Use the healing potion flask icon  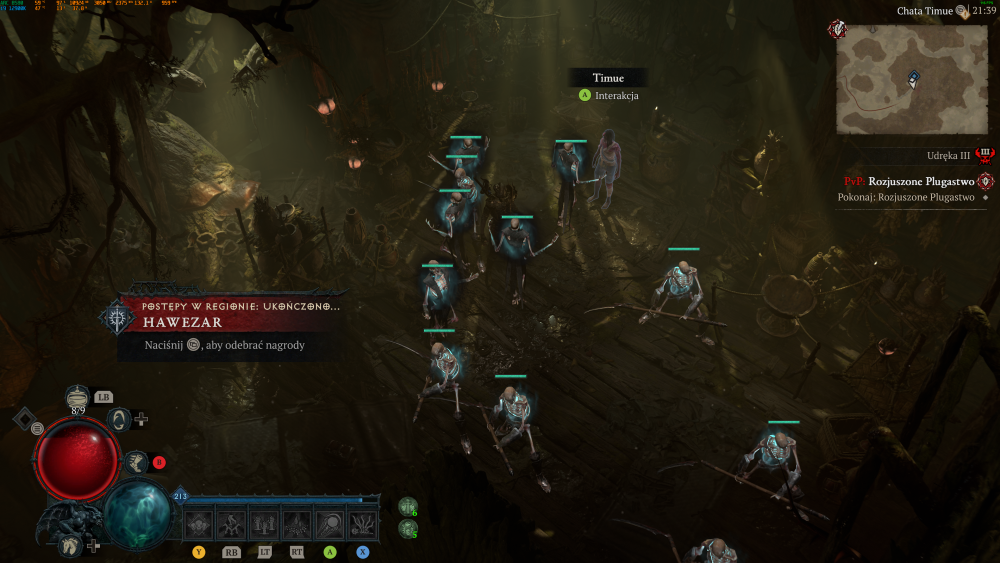click(x=78, y=397)
